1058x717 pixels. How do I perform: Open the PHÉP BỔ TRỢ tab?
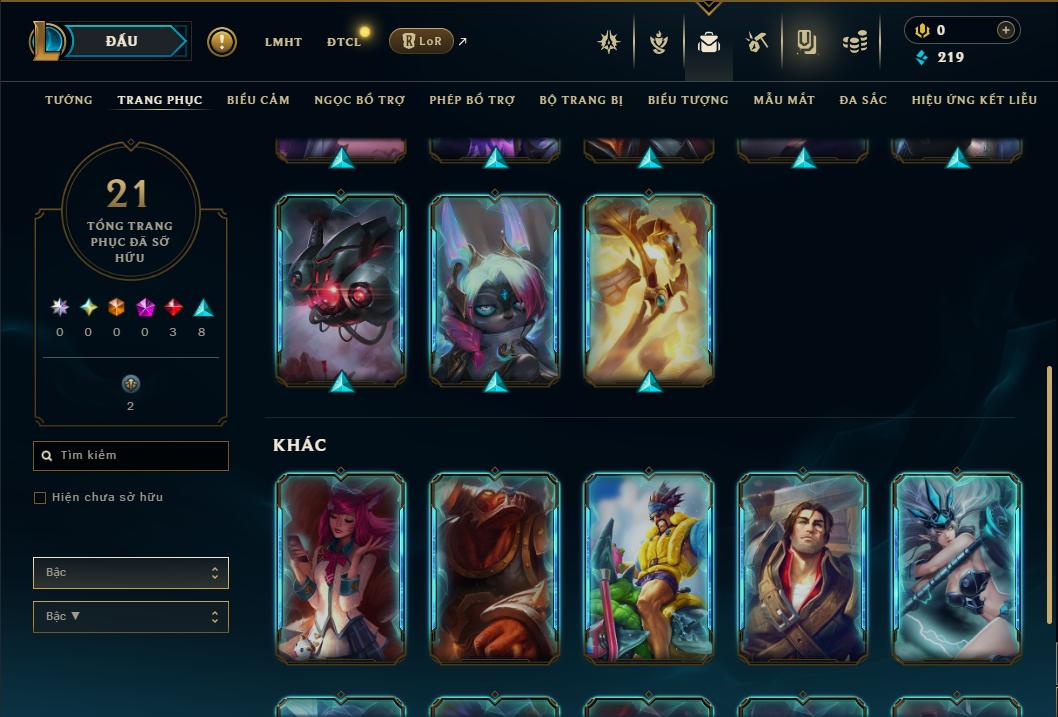472,100
